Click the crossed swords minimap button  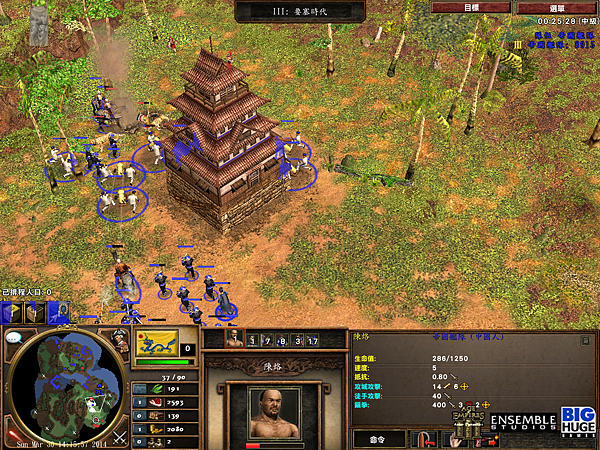coord(118,436)
